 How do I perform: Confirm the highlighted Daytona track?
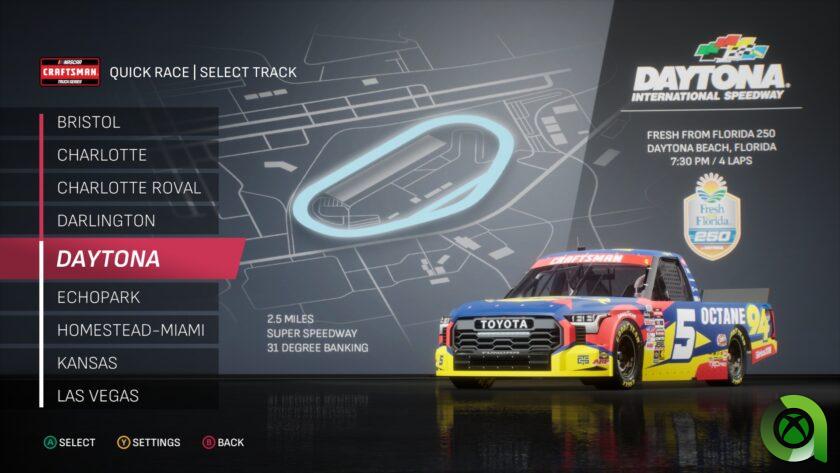[140, 259]
